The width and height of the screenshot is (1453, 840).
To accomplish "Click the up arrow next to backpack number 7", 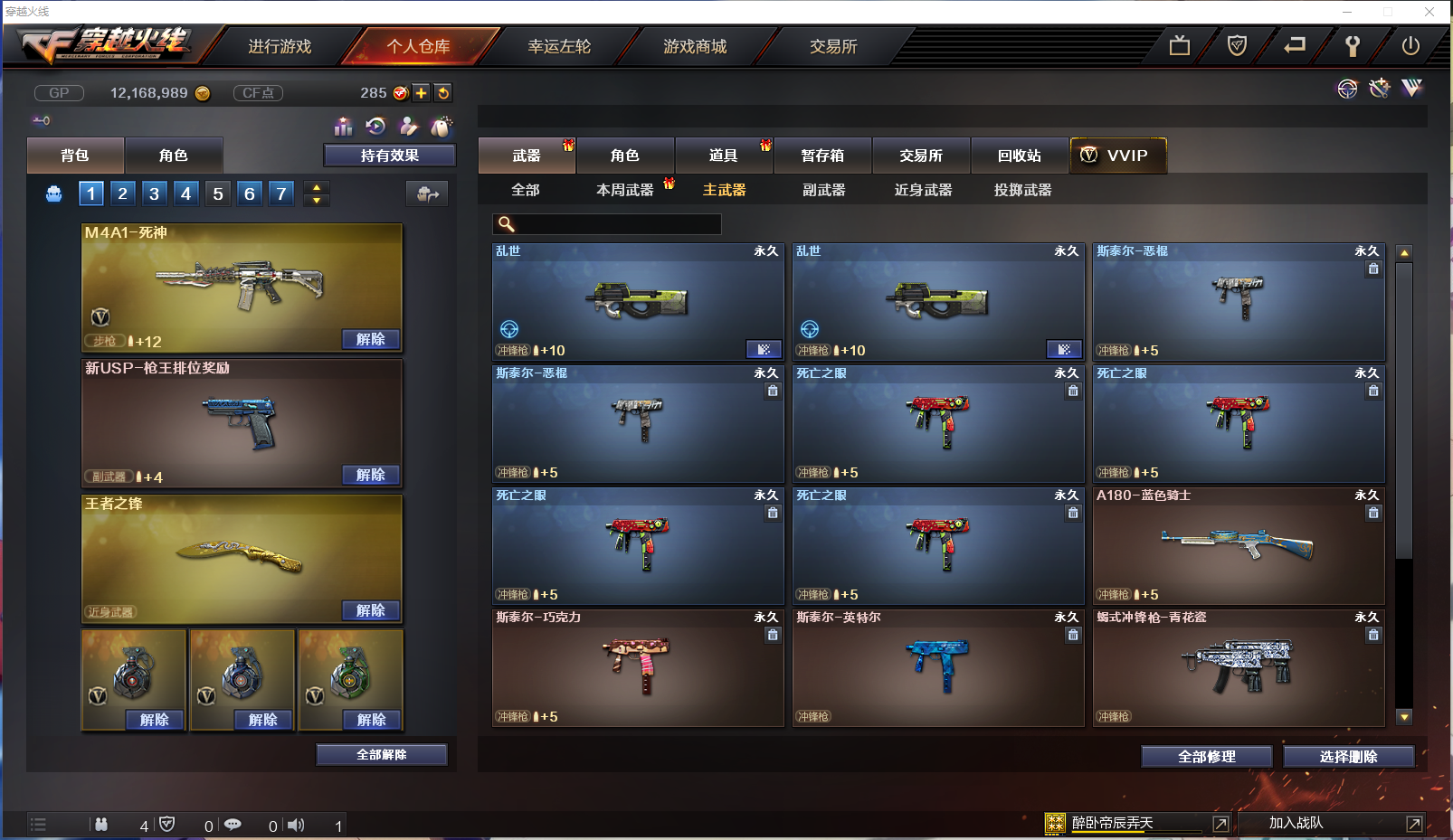I will (x=316, y=186).
